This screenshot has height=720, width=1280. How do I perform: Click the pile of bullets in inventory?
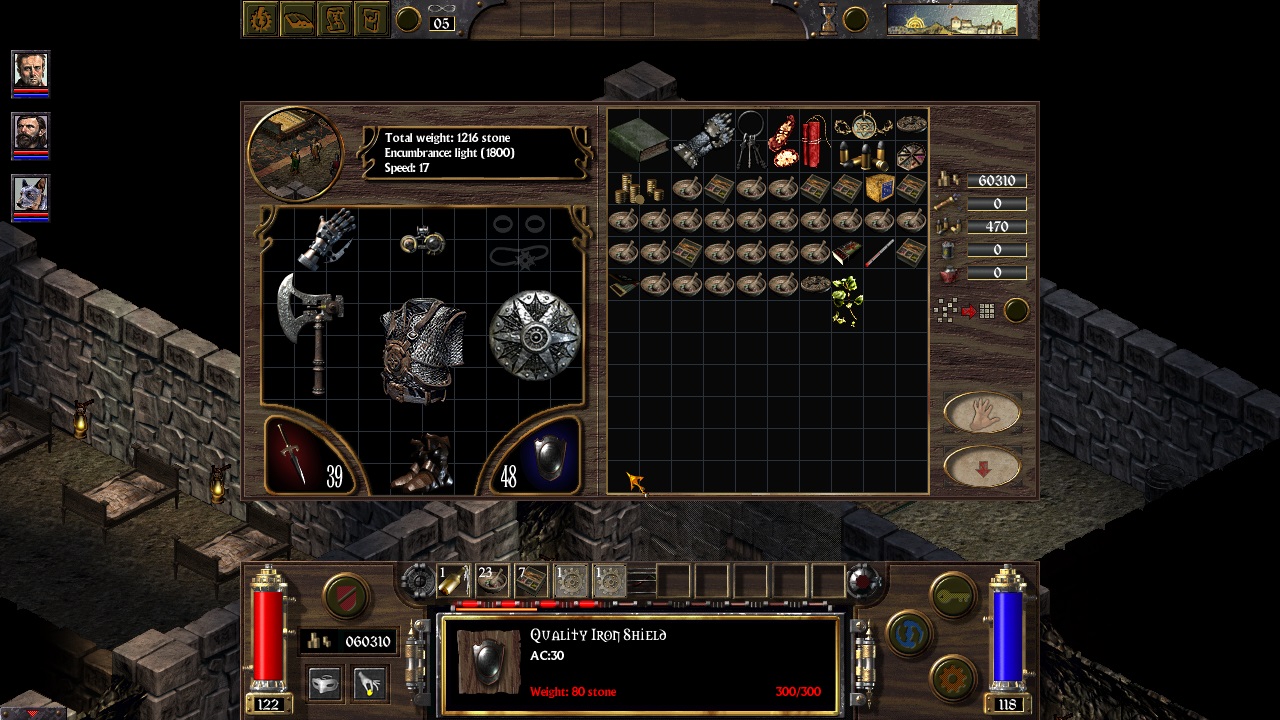click(x=862, y=155)
